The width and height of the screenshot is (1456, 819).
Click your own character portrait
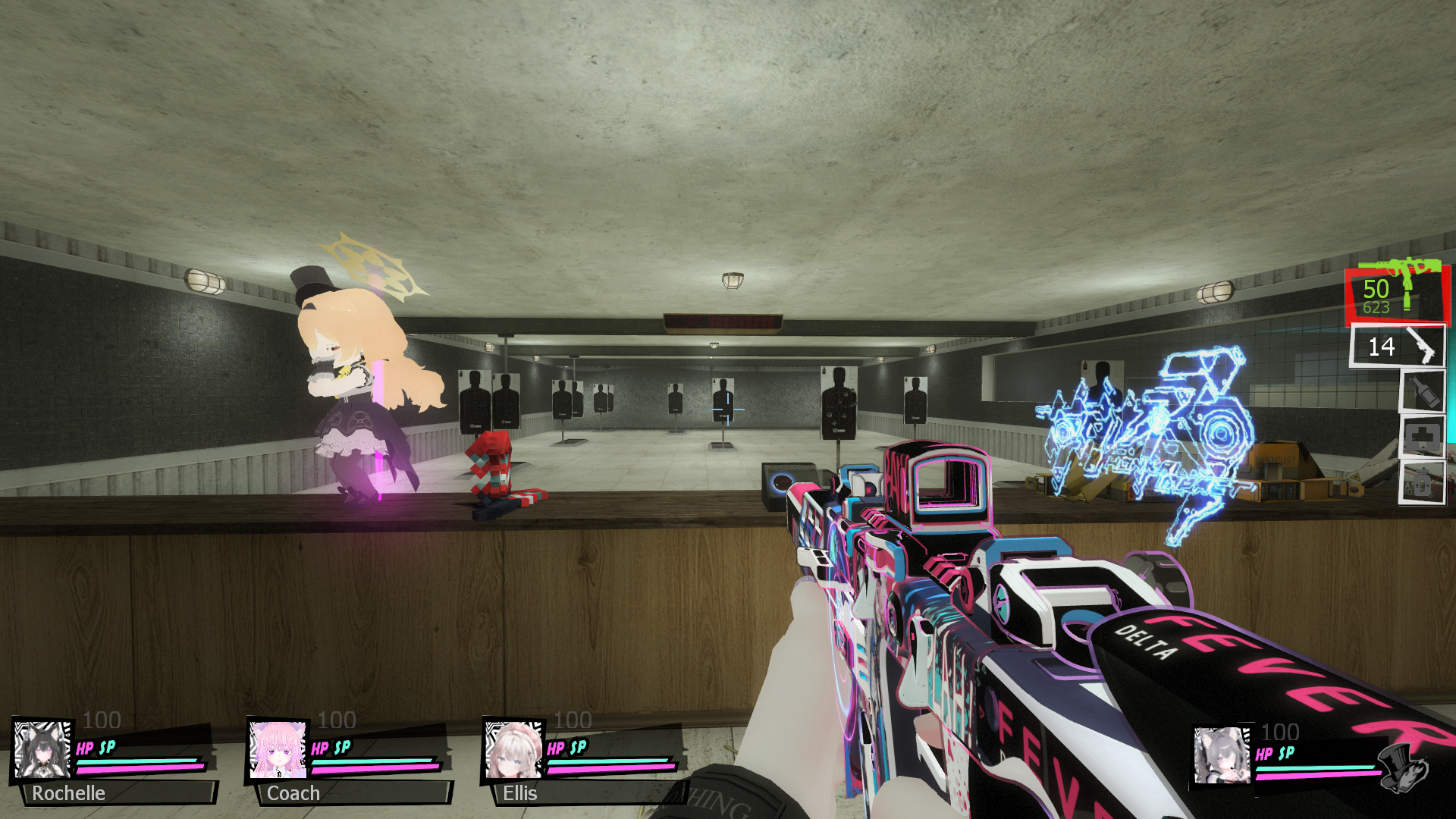coord(1221,755)
